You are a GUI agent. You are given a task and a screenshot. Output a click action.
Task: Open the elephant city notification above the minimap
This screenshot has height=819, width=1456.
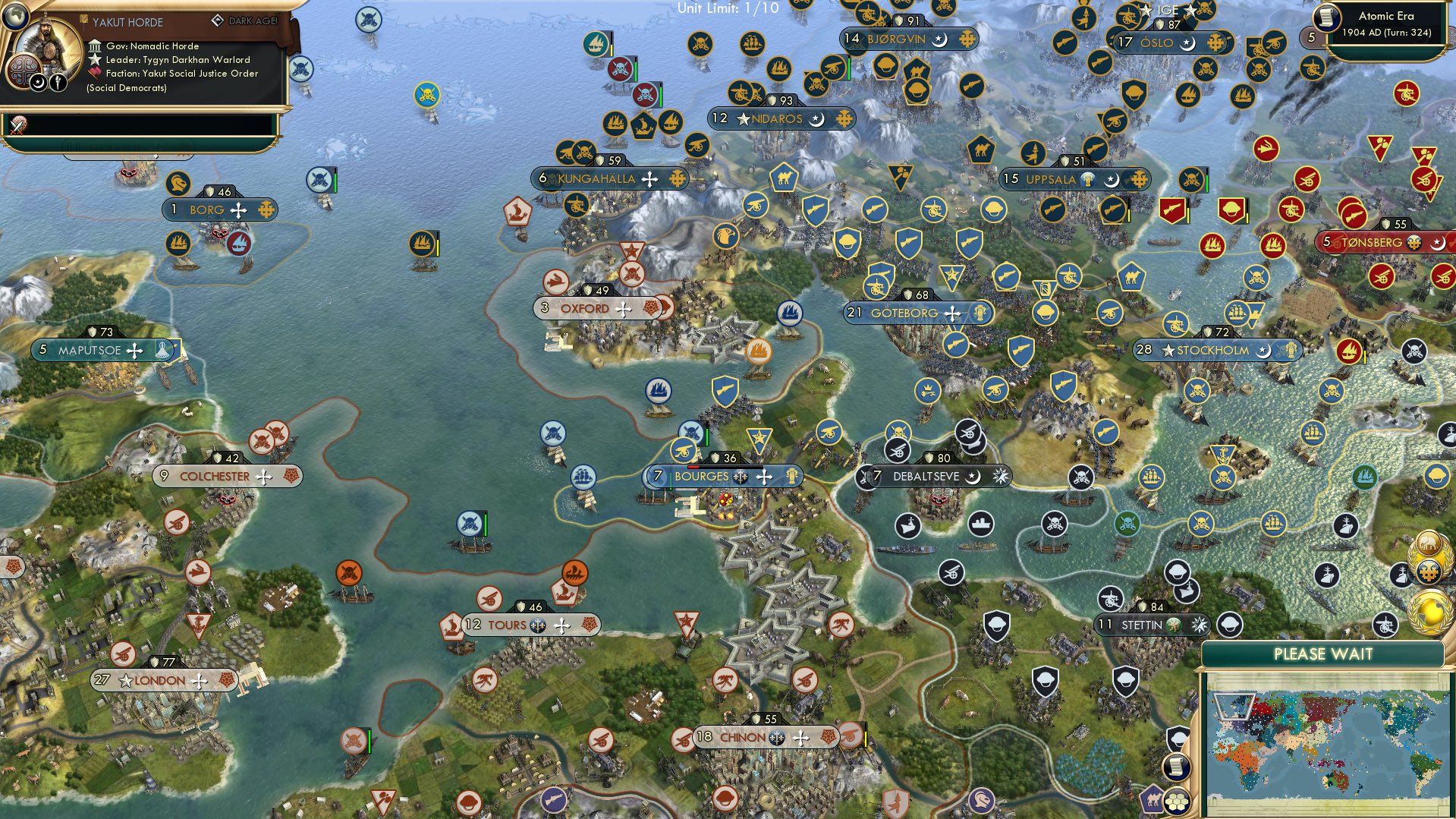point(1429,543)
